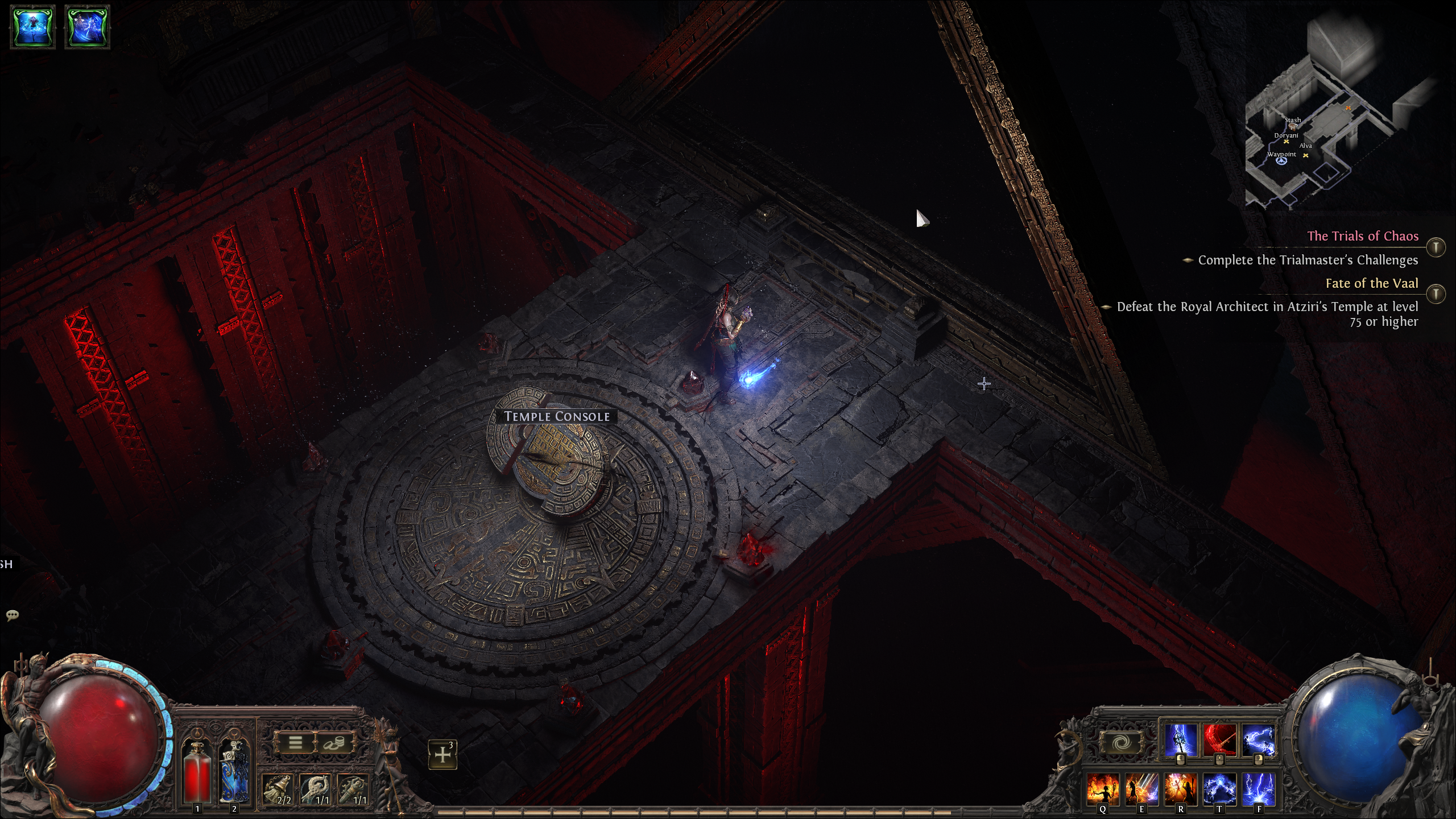This screenshot has width=1456, height=819.
Task: Use the blue mana flask
Action: click(234, 772)
